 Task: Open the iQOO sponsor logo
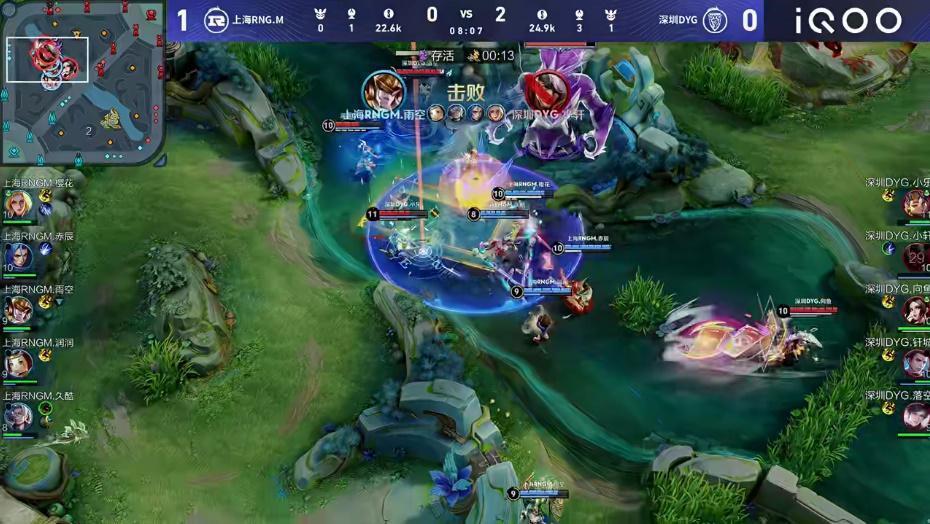coord(848,20)
